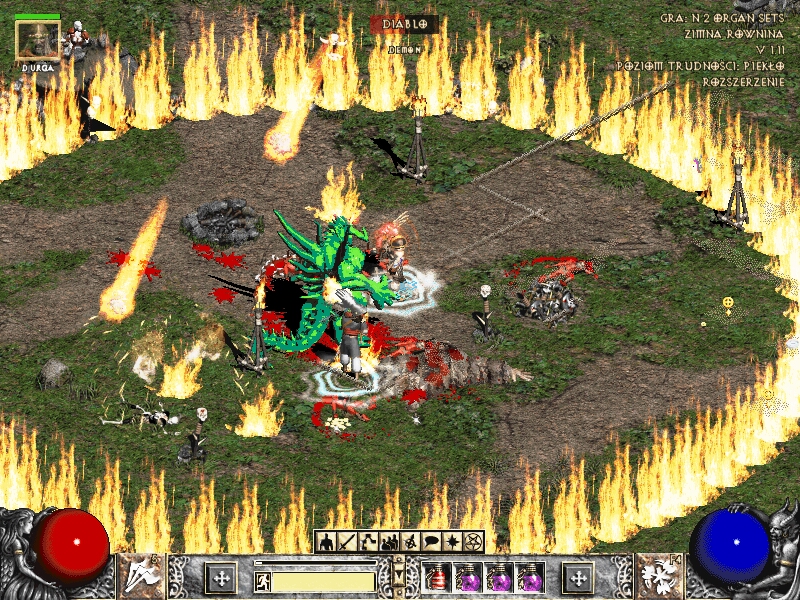Click the cross button beside the F4 skill

577,578
